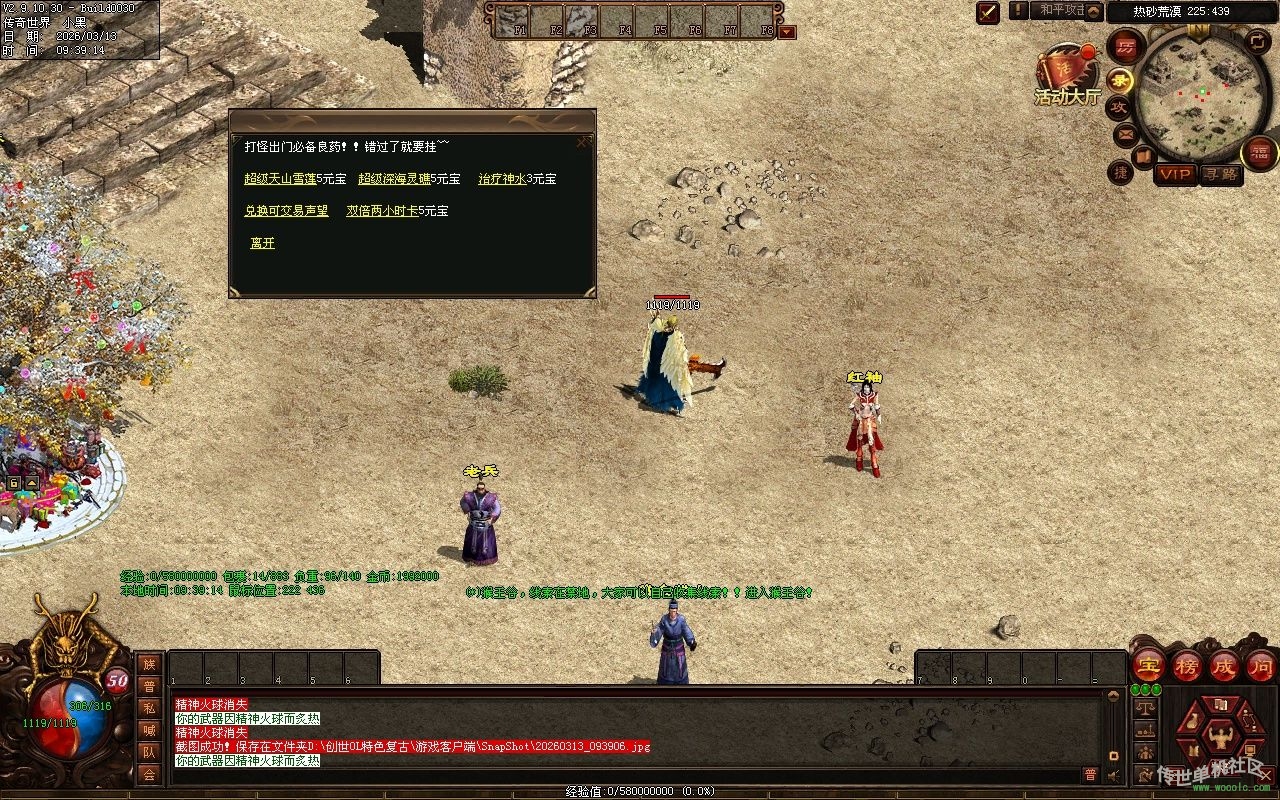Open the 活动大厅 event hall
This screenshot has height=800, width=1280.
pyautogui.click(x=1066, y=77)
